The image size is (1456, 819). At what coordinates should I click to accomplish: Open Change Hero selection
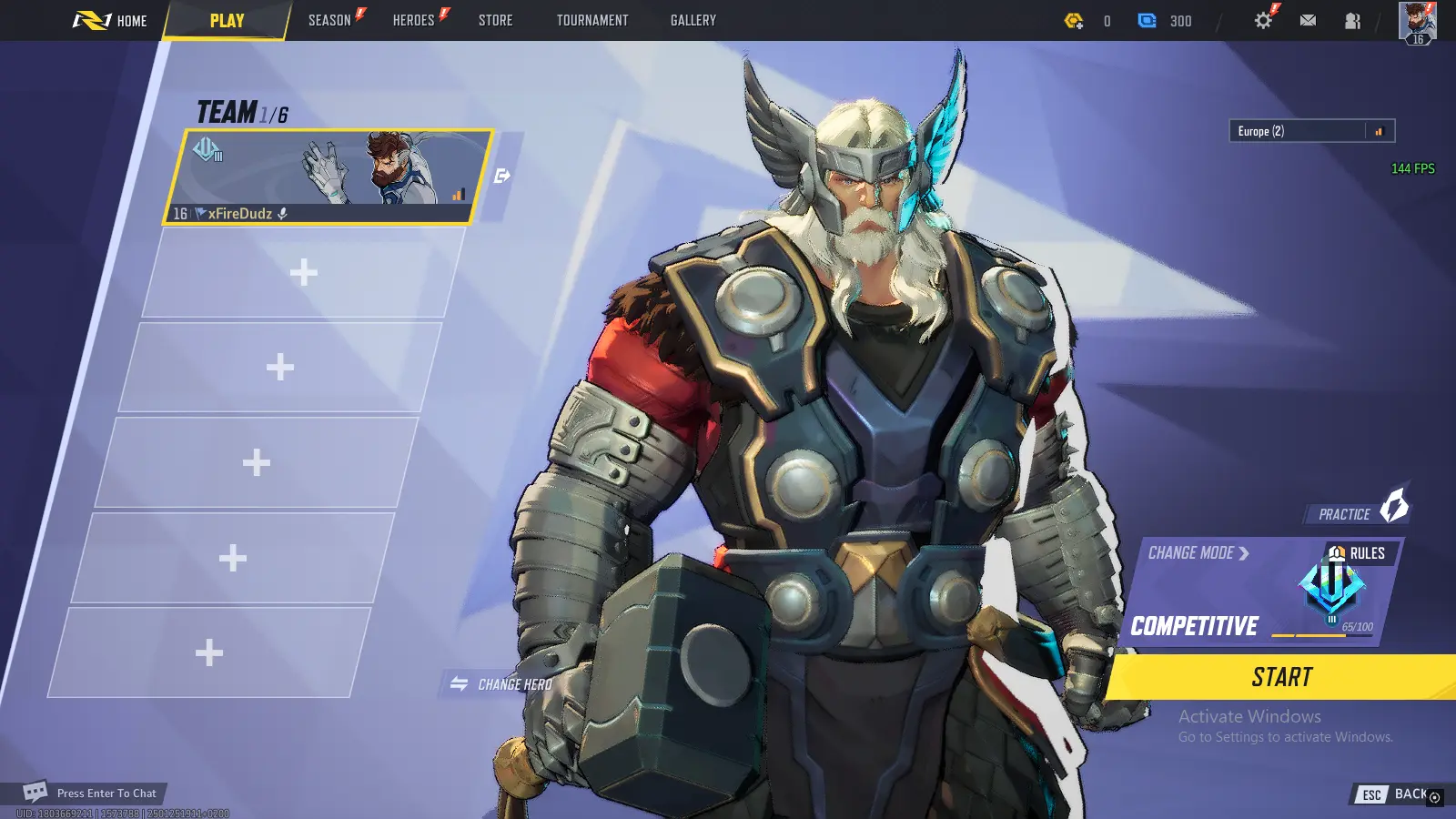pyautogui.click(x=500, y=684)
